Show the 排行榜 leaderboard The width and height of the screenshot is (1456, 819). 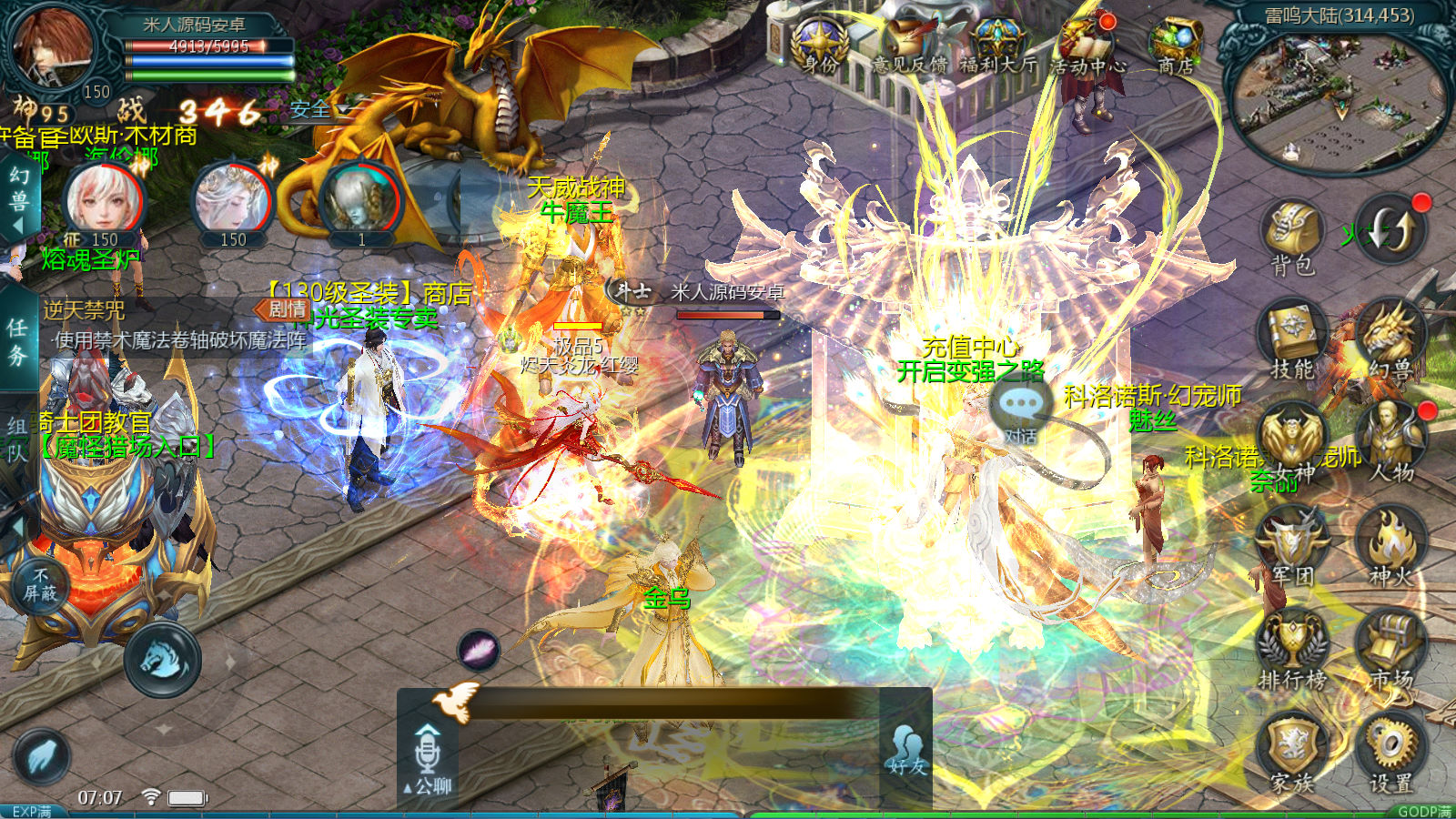(x=1292, y=648)
